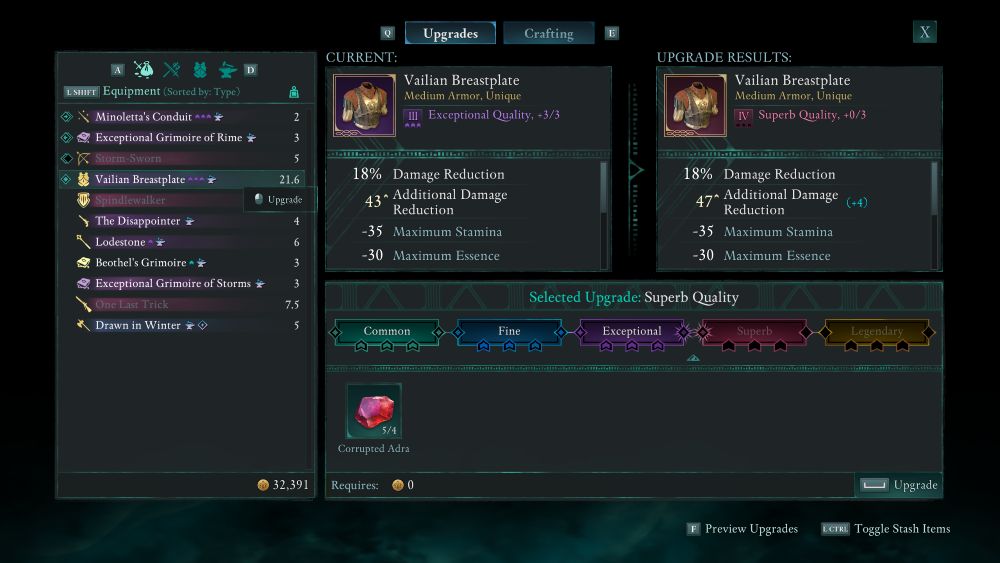
Task: Click the Corrupted Adra material slot
Action: [374, 411]
